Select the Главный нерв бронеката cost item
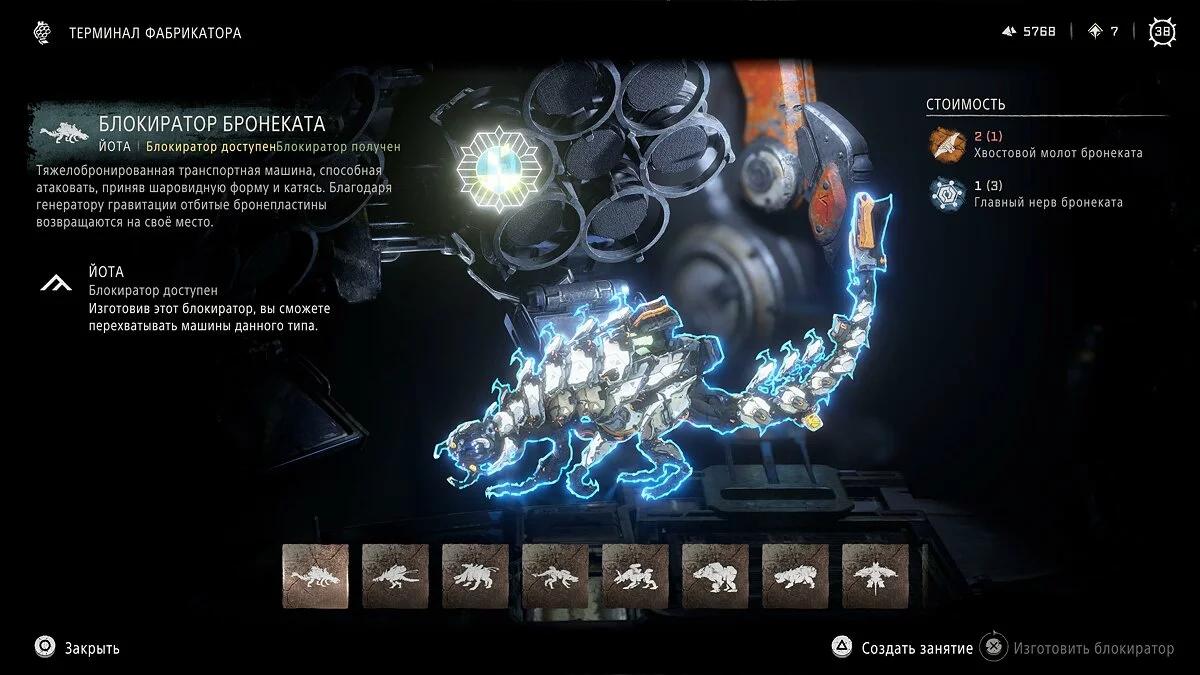The height and width of the screenshot is (675, 1200). click(x=1046, y=194)
